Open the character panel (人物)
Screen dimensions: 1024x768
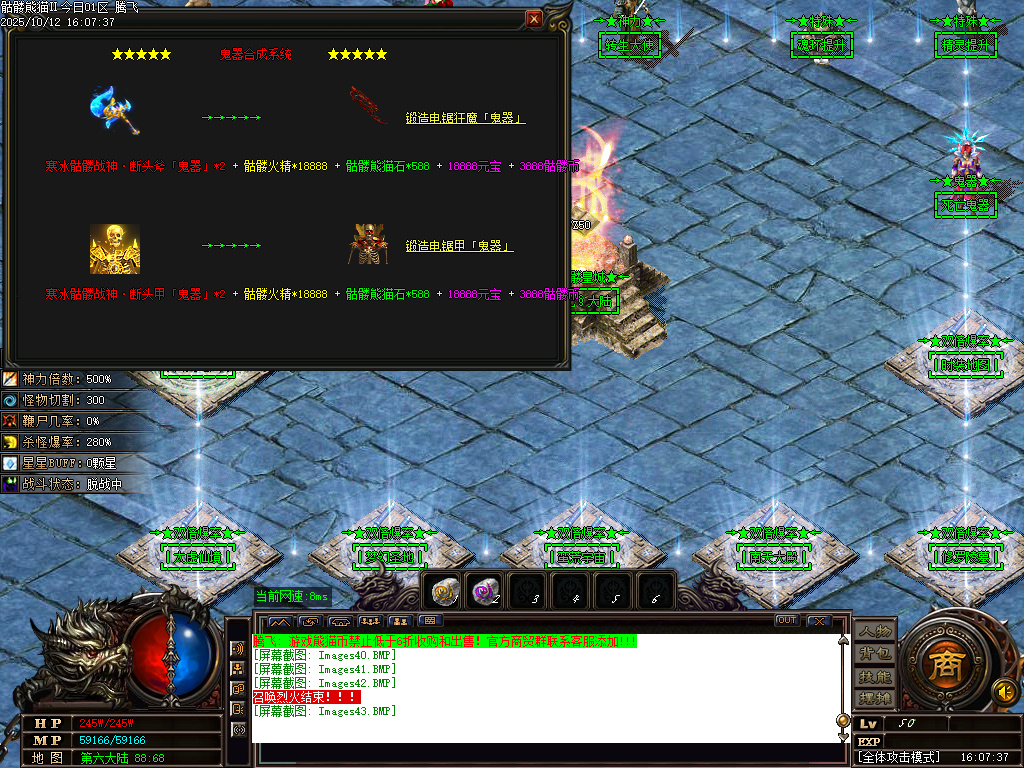pyautogui.click(x=875, y=631)
